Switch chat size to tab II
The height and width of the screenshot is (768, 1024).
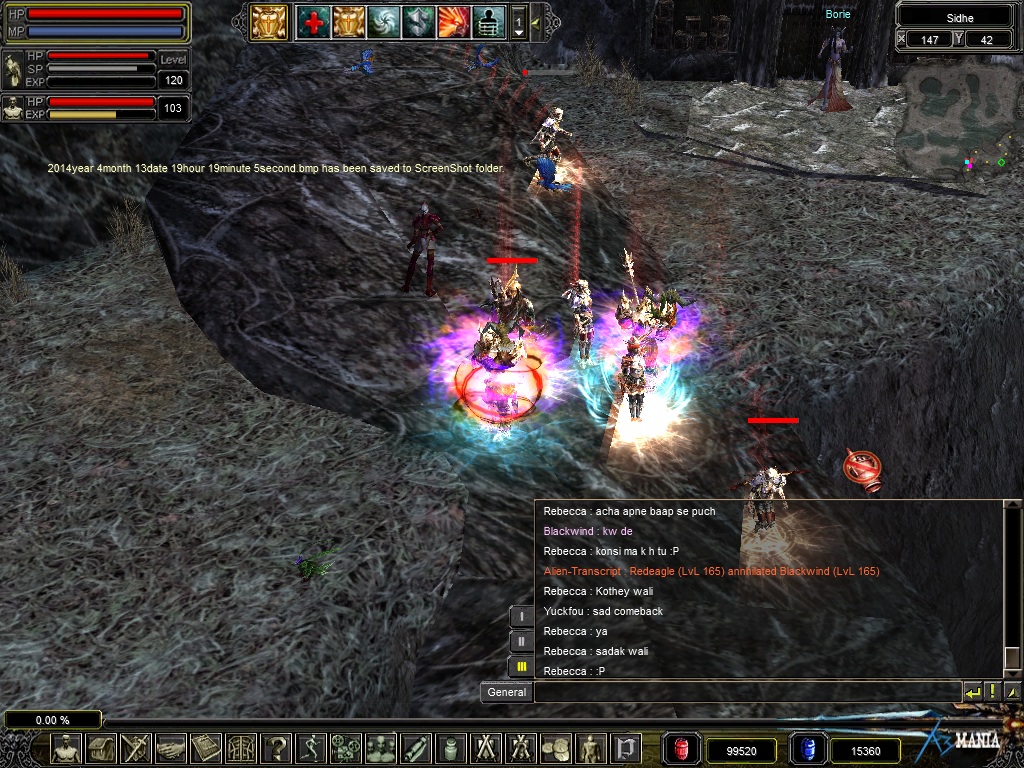coord(521,642)
